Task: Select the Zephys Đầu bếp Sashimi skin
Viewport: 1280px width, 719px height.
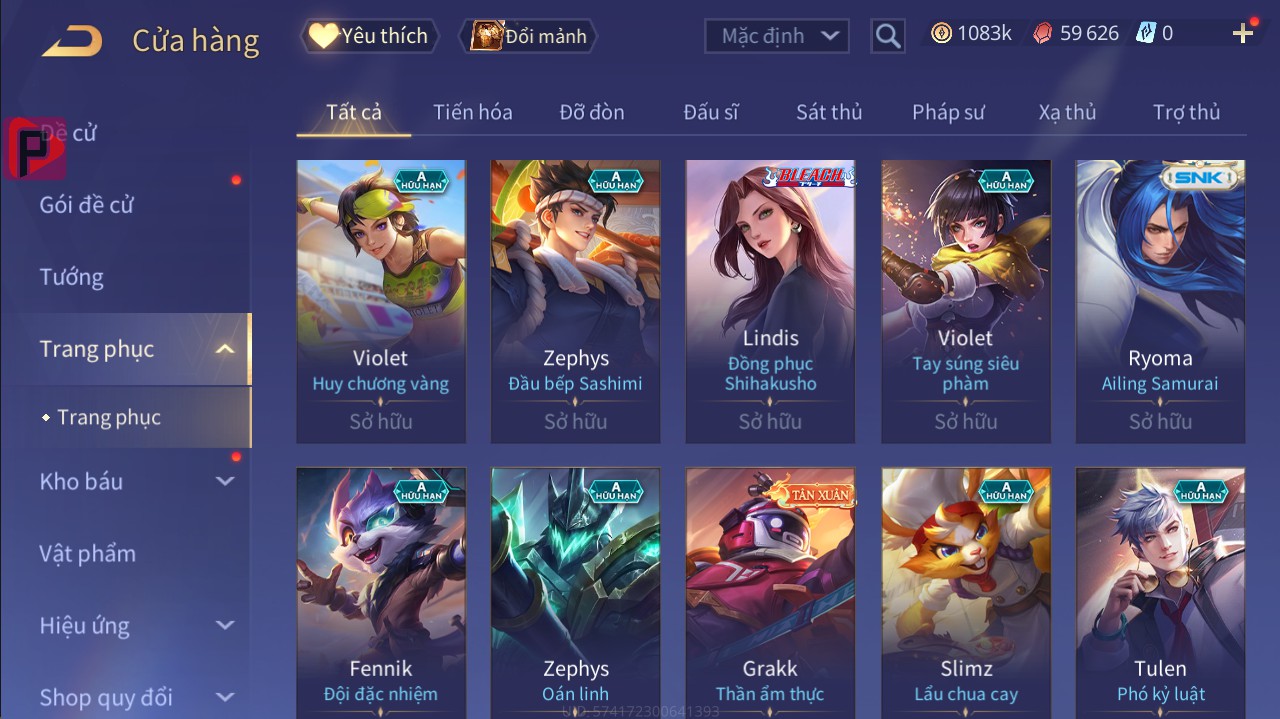Action: pos(575,300)
